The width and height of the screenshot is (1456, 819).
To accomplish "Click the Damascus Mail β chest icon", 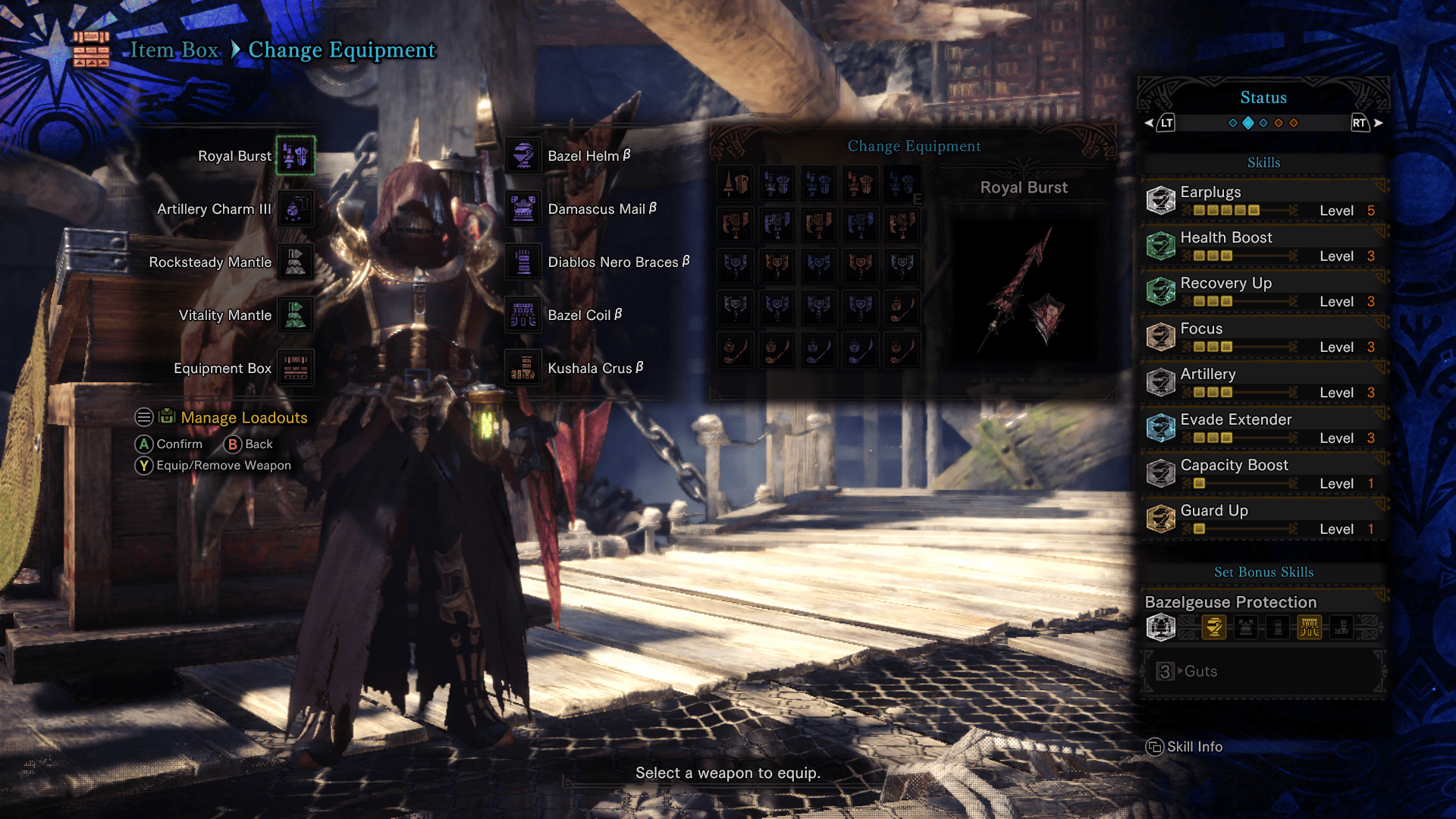I will pos(522,209).
